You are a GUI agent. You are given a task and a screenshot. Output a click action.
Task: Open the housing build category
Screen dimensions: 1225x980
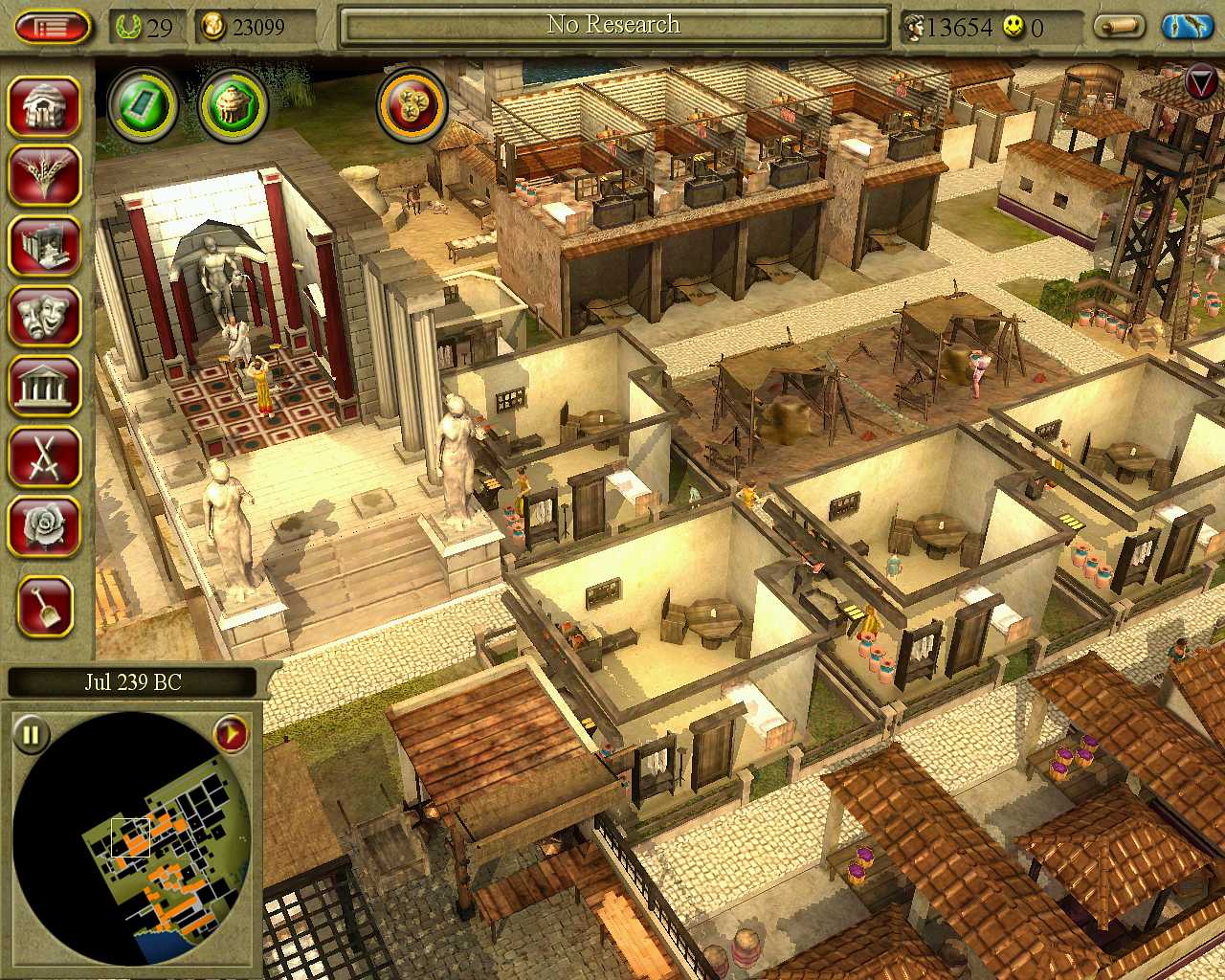click(x=44, y=105)
